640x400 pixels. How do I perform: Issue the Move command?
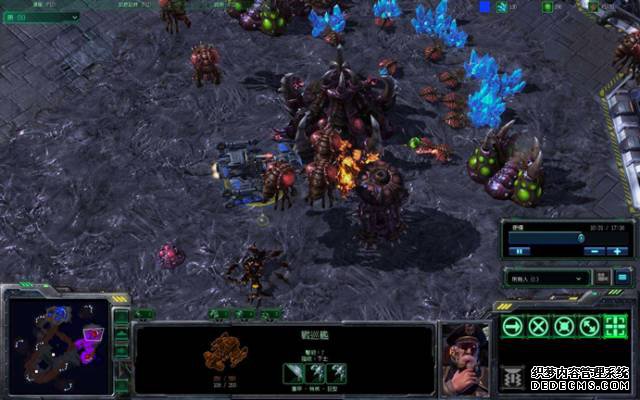pyautogui.click(x=512, y=326)
